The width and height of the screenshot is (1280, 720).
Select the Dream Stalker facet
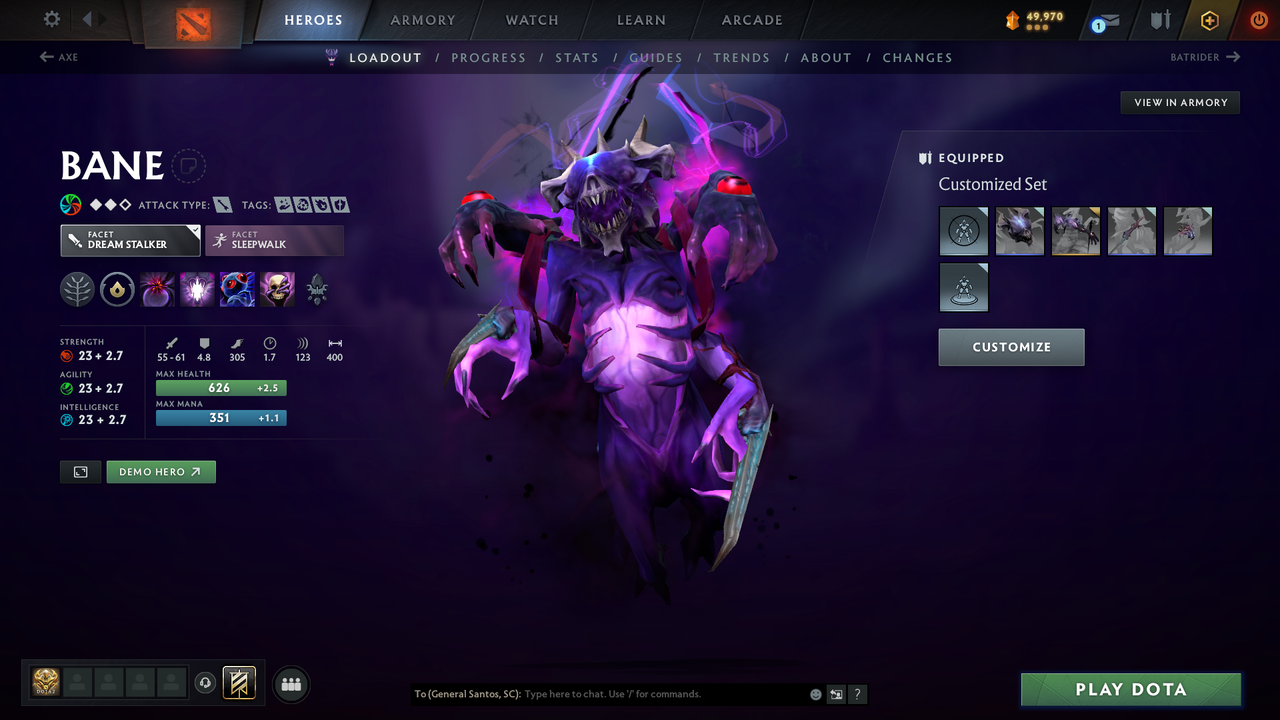(129, 240)
